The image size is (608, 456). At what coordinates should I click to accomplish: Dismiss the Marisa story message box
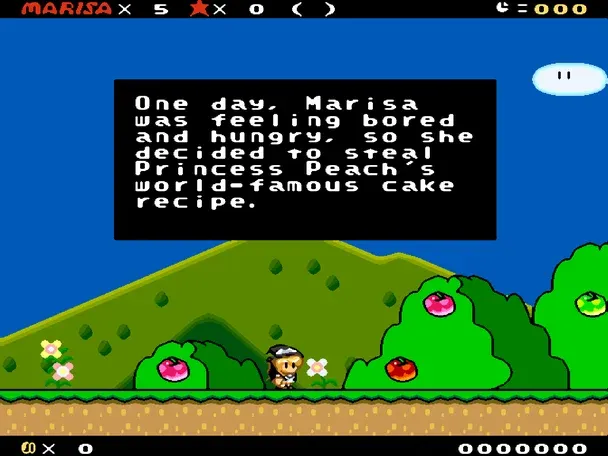point(304,159)
